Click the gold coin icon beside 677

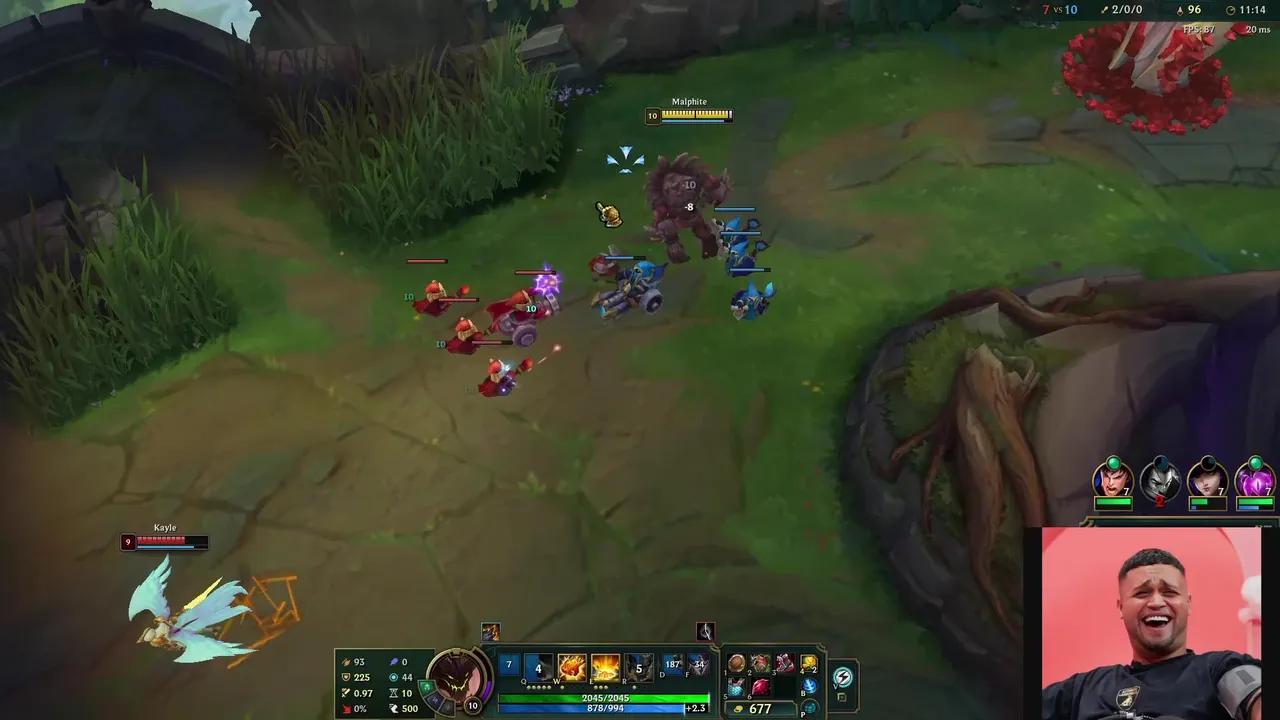[x=738, y=708]
